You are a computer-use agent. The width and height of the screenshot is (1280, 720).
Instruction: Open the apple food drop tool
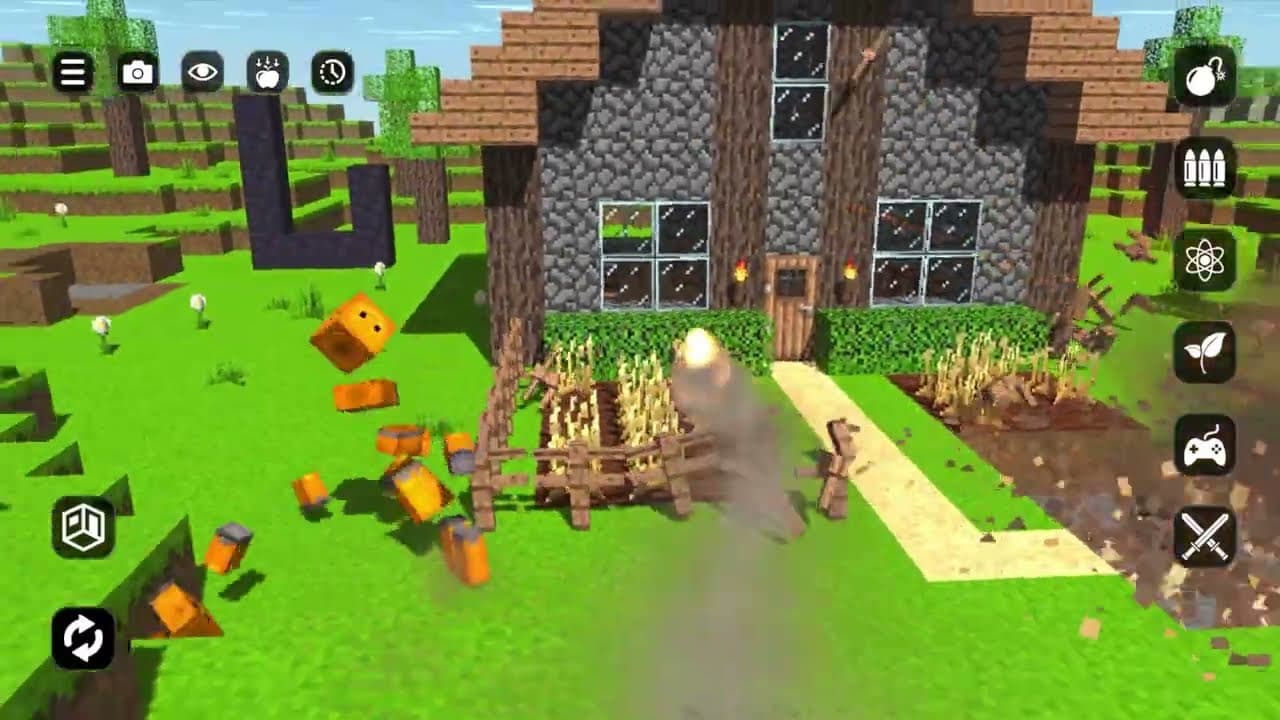[266, 70]
